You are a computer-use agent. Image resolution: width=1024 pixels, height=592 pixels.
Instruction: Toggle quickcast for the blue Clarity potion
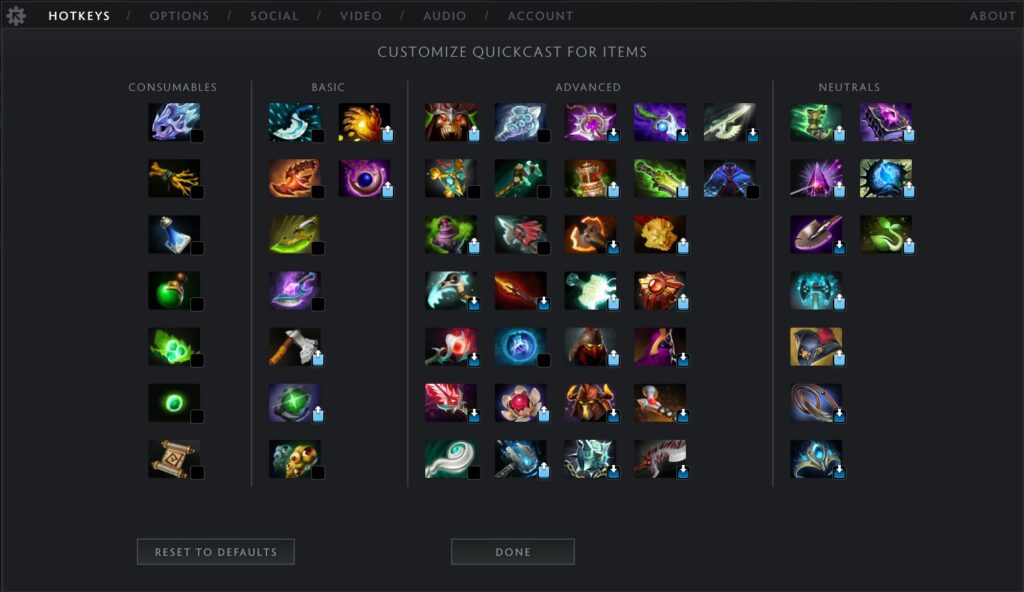click(x=197, y=248)
